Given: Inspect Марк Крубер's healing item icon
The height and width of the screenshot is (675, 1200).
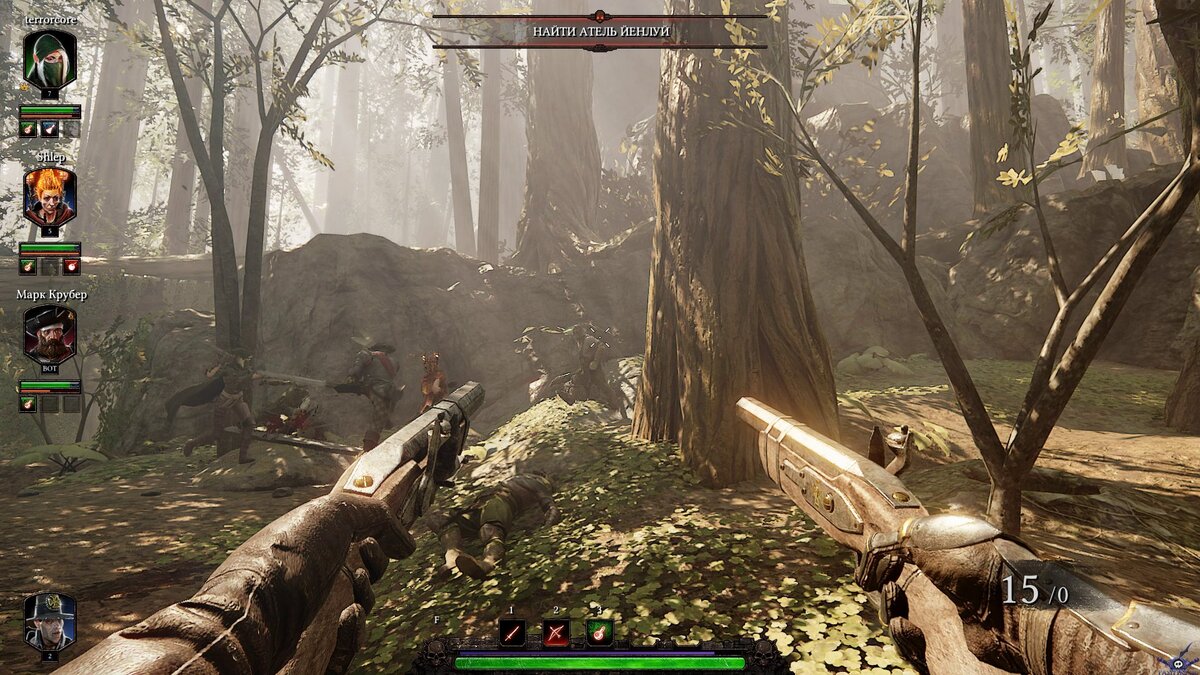Looking at the screenshot, I should tap(28, 404).
